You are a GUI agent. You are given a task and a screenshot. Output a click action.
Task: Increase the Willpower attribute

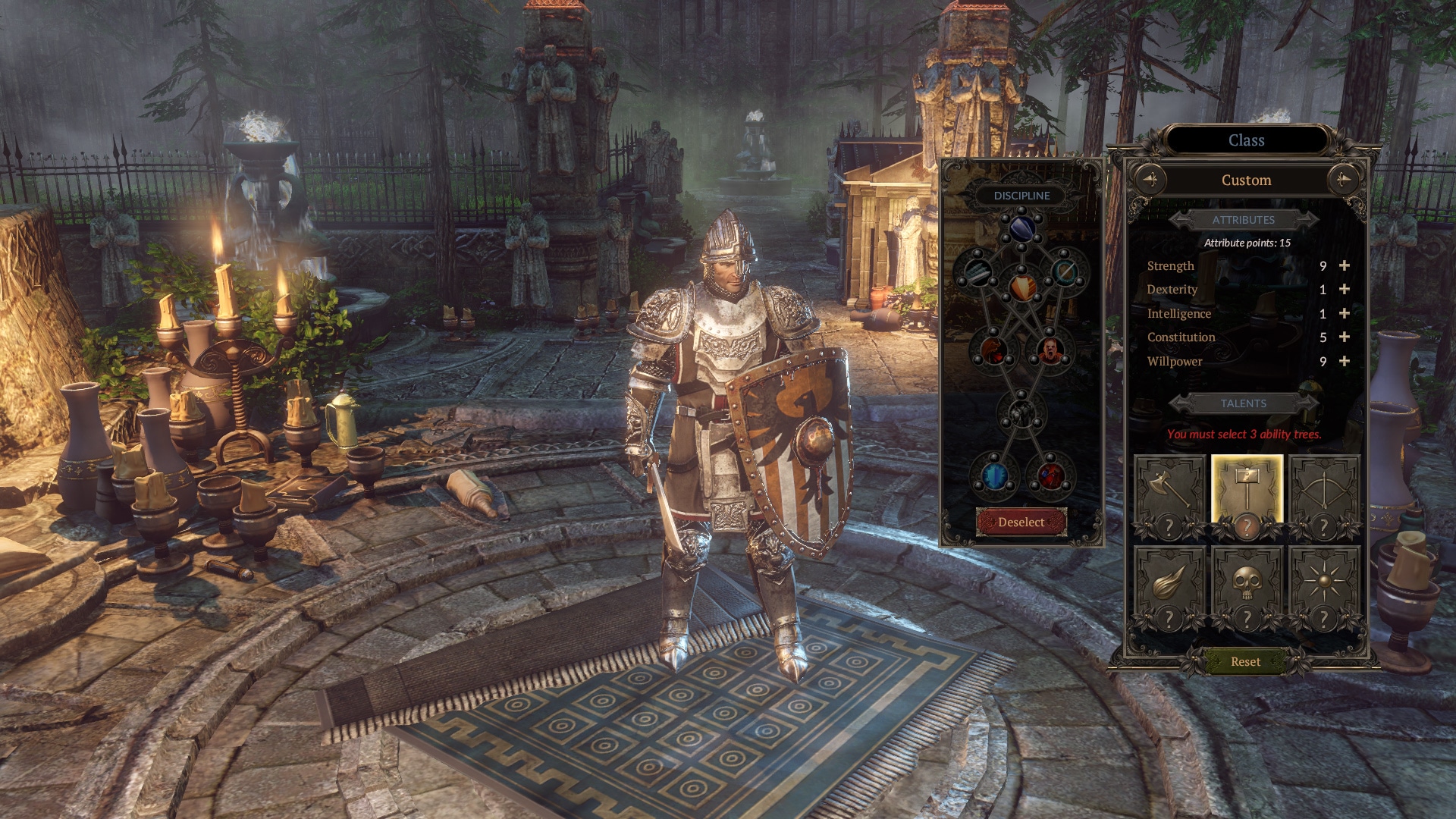pyautogui.click(x=1344, y=361)
